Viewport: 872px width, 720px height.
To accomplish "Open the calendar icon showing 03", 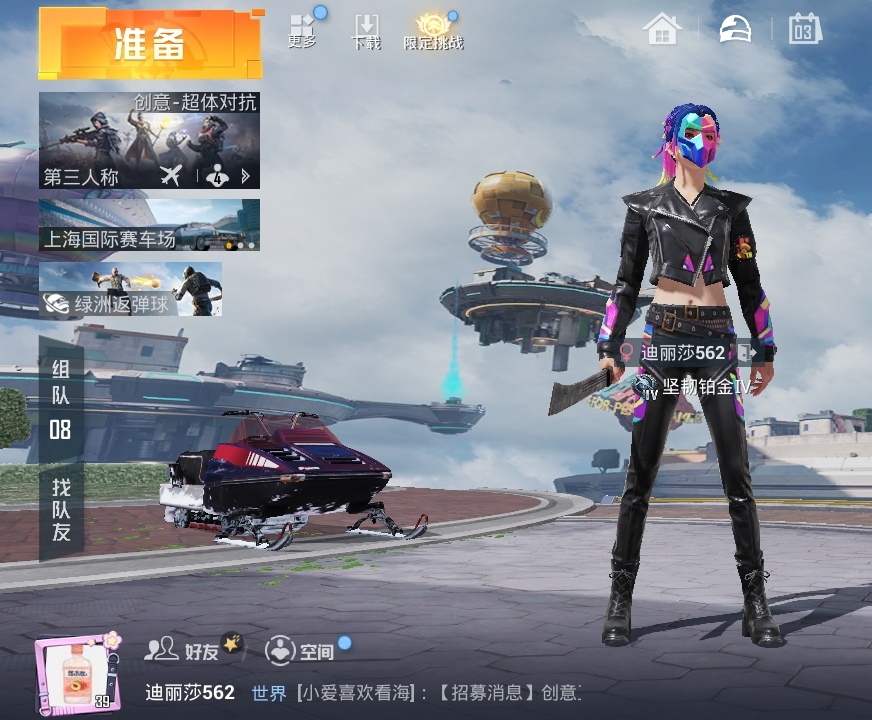I will (804, 29).
